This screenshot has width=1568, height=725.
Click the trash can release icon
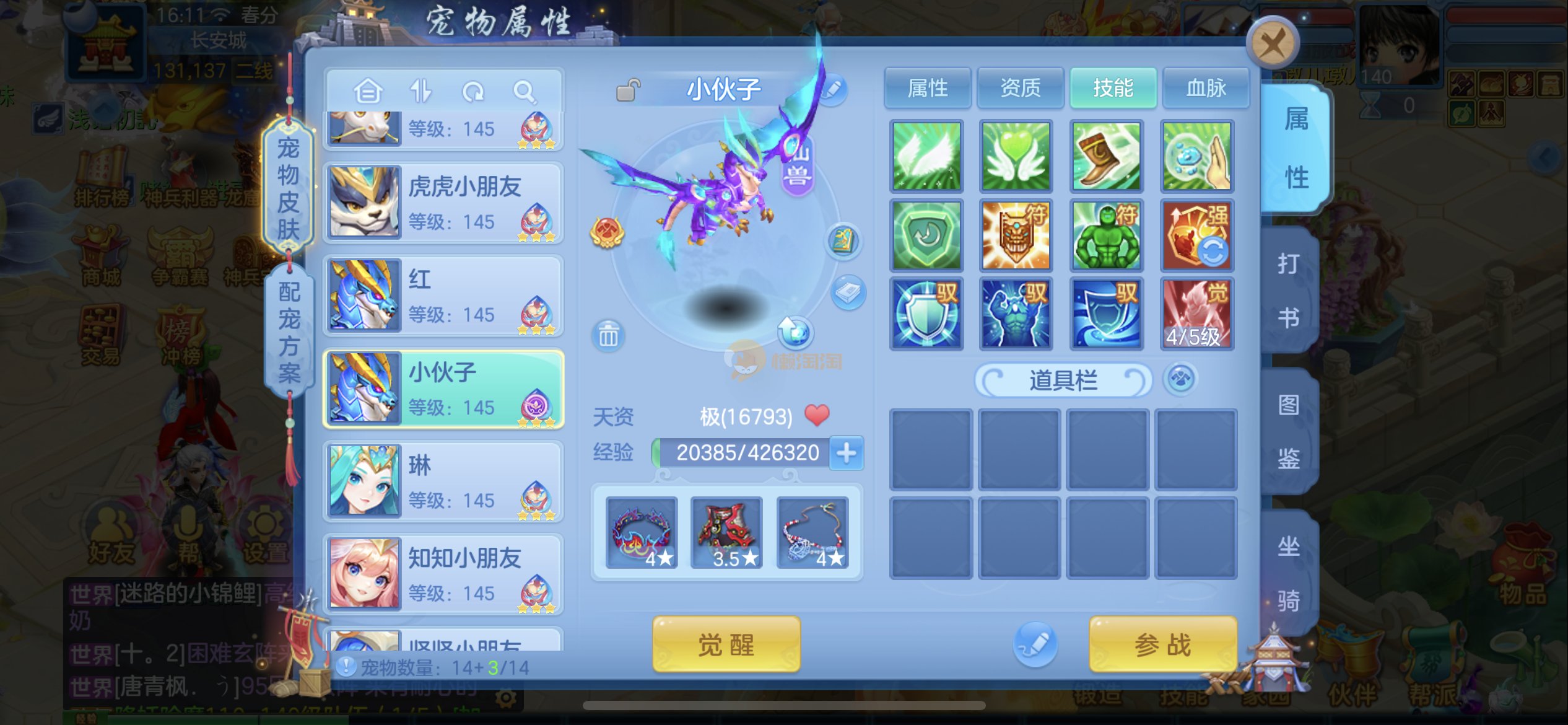point(608,336)
